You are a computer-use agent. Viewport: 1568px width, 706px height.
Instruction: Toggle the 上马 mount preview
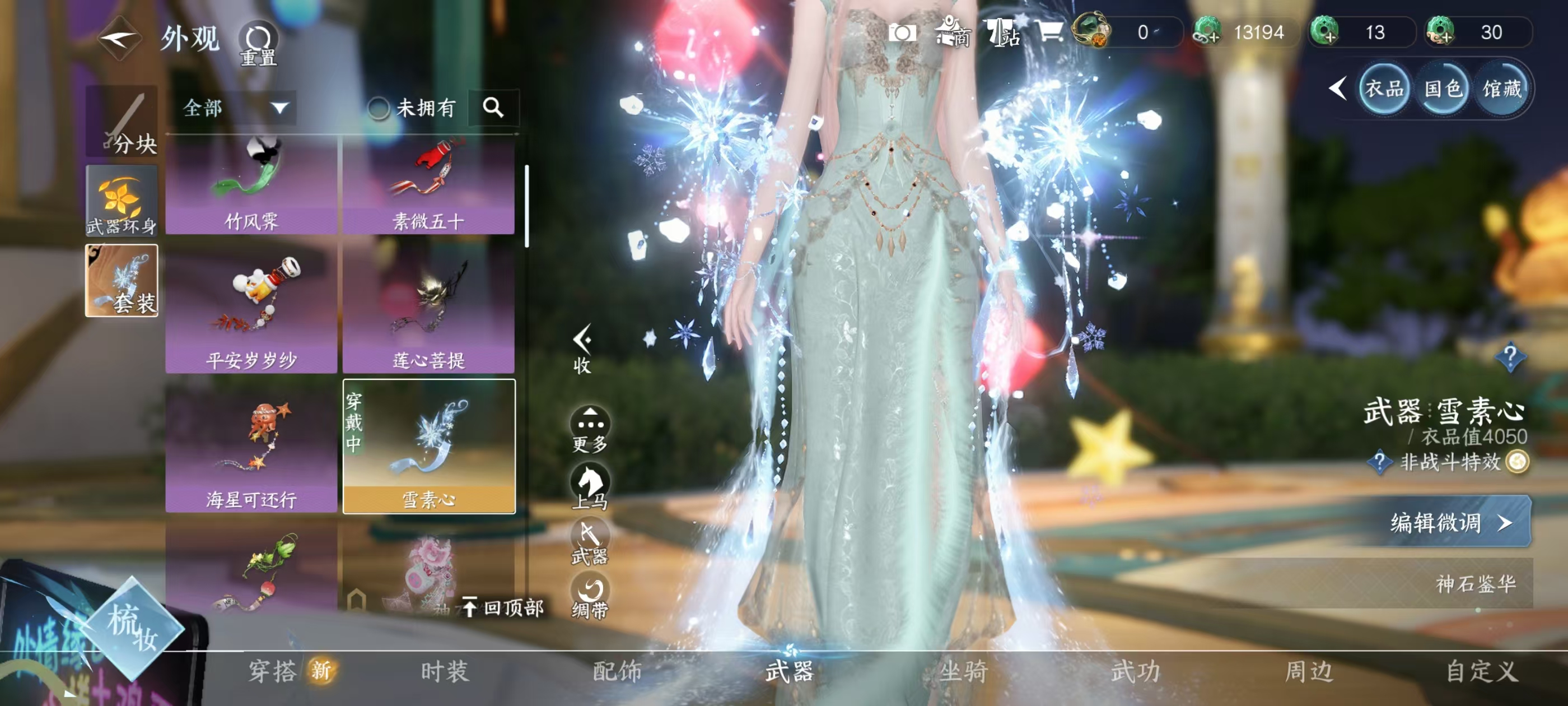[x=590, y=486]
